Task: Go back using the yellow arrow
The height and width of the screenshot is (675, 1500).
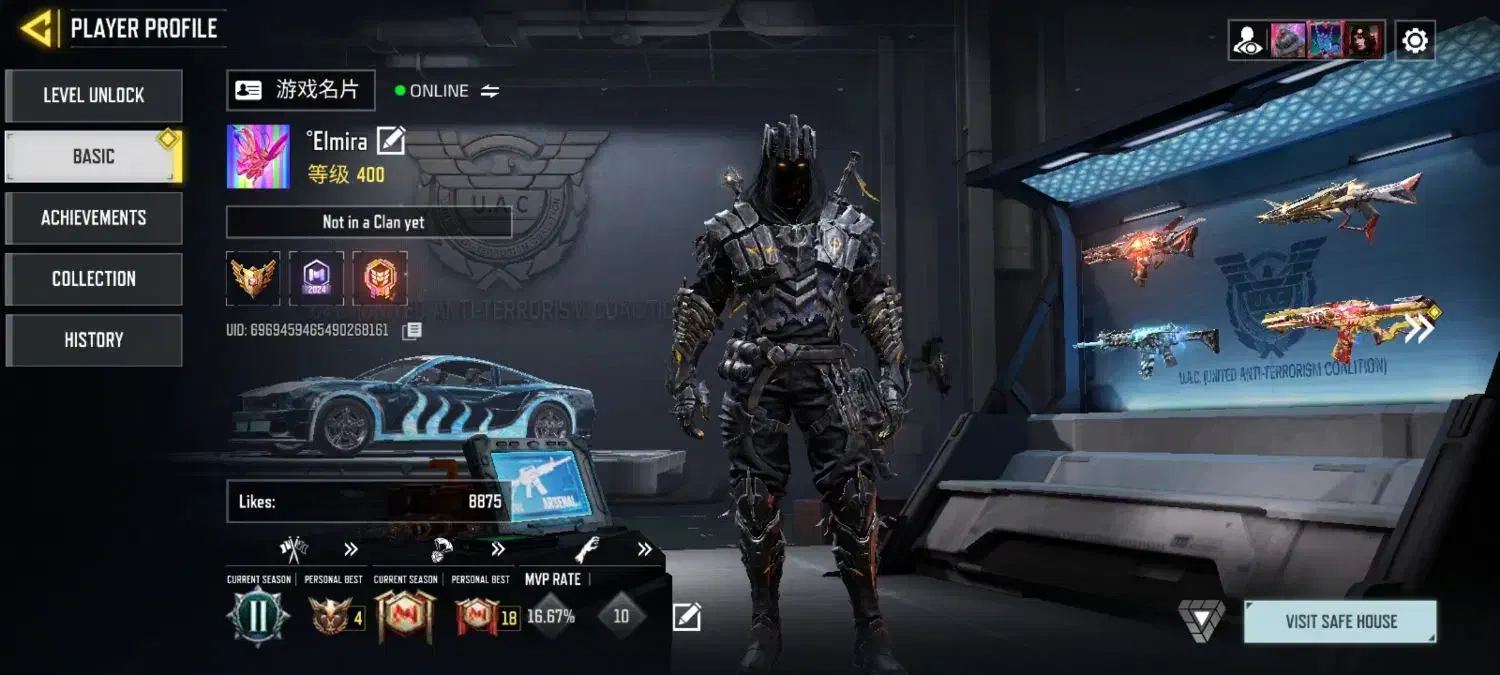Action: (x=37, y=29)
